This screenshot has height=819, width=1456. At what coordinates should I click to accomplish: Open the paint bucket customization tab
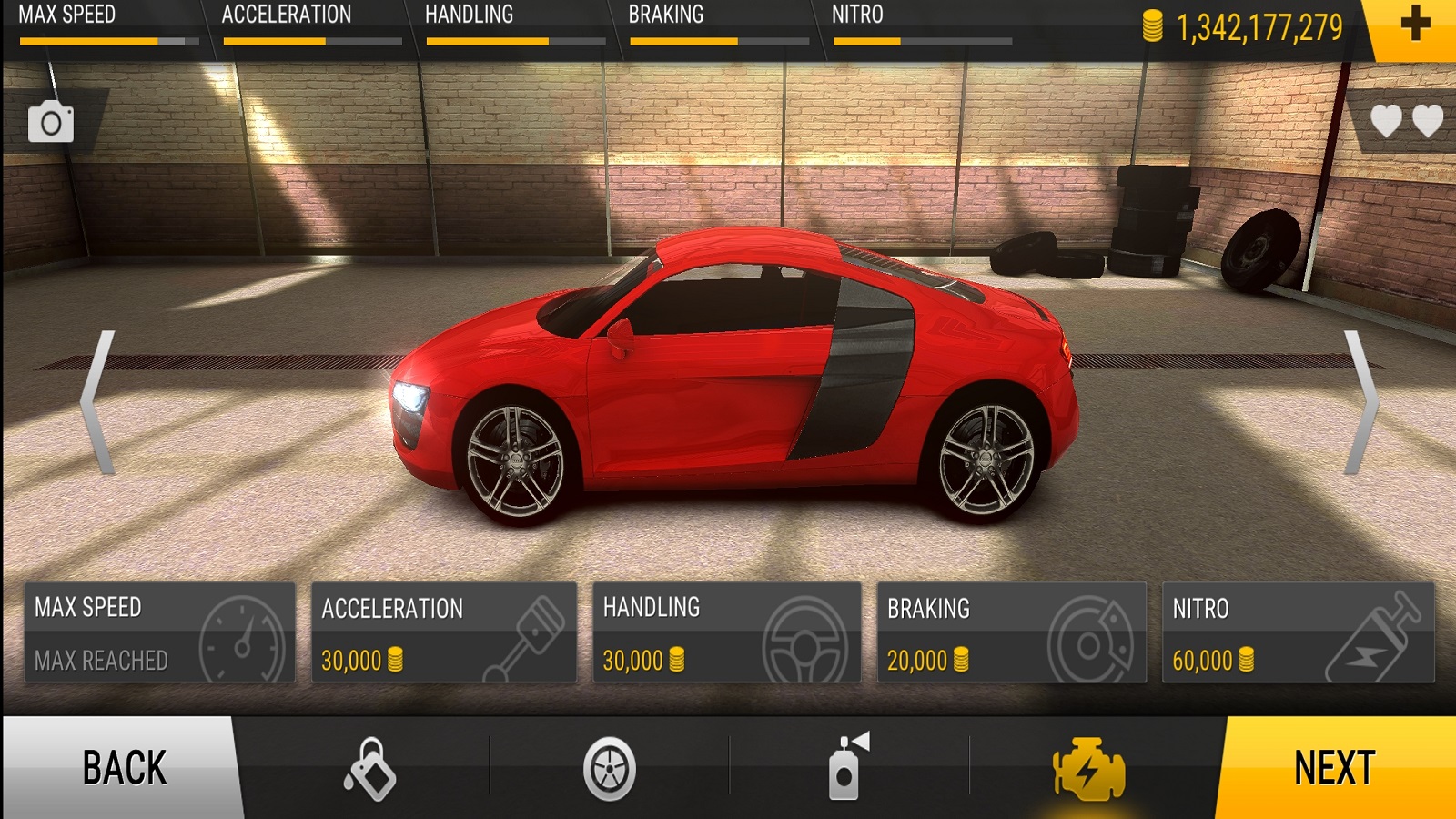369,768
